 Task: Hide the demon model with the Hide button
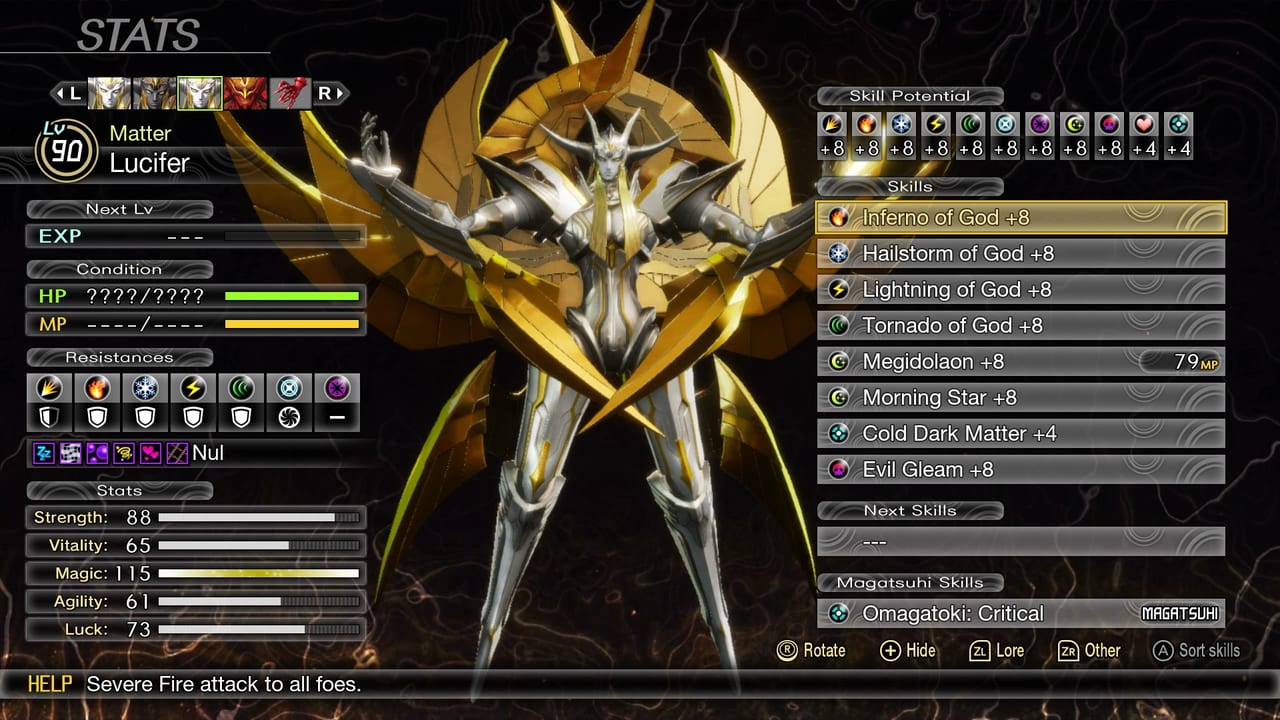(x=906, y=650)
